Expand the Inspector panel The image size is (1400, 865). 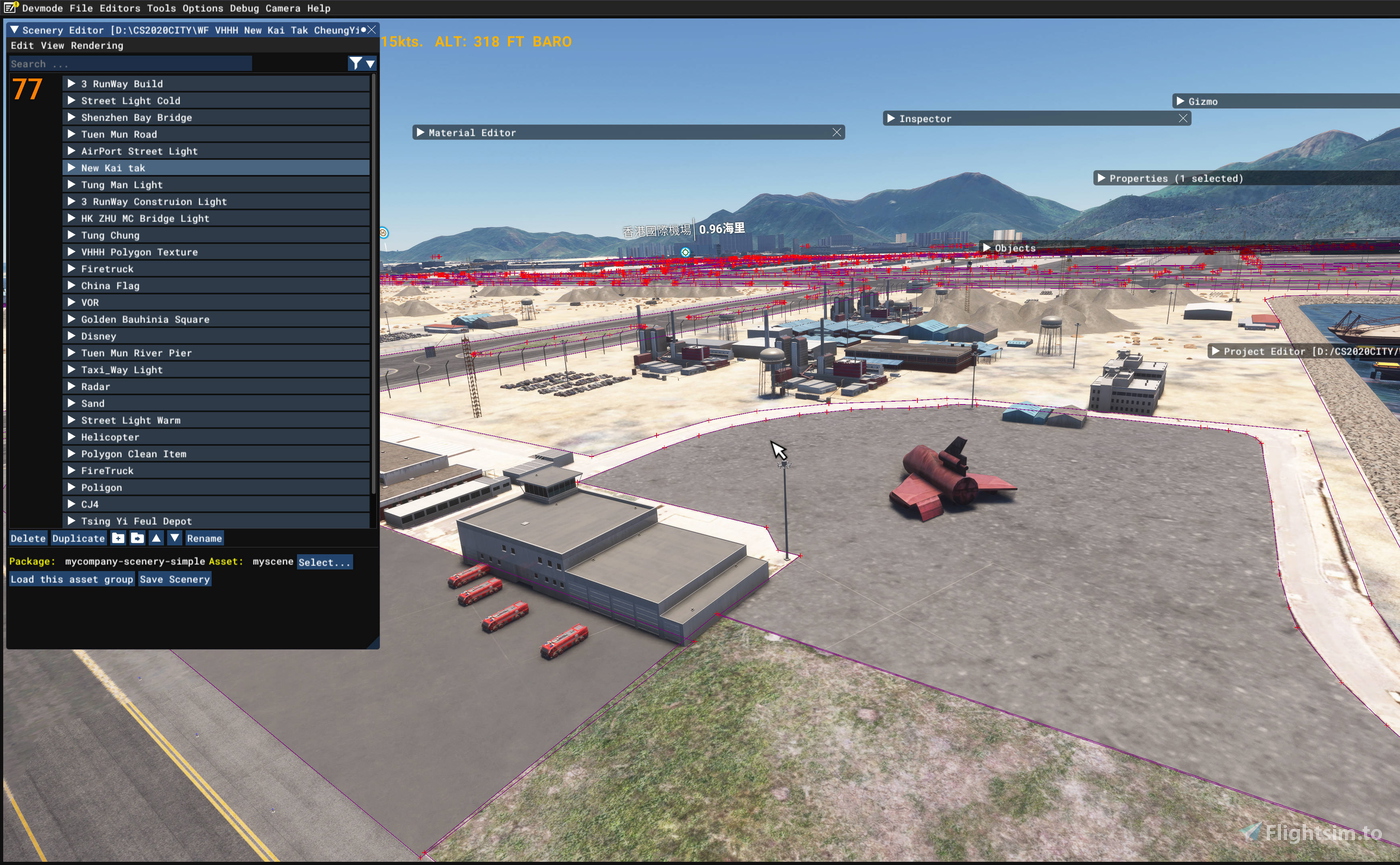[890, 118]
